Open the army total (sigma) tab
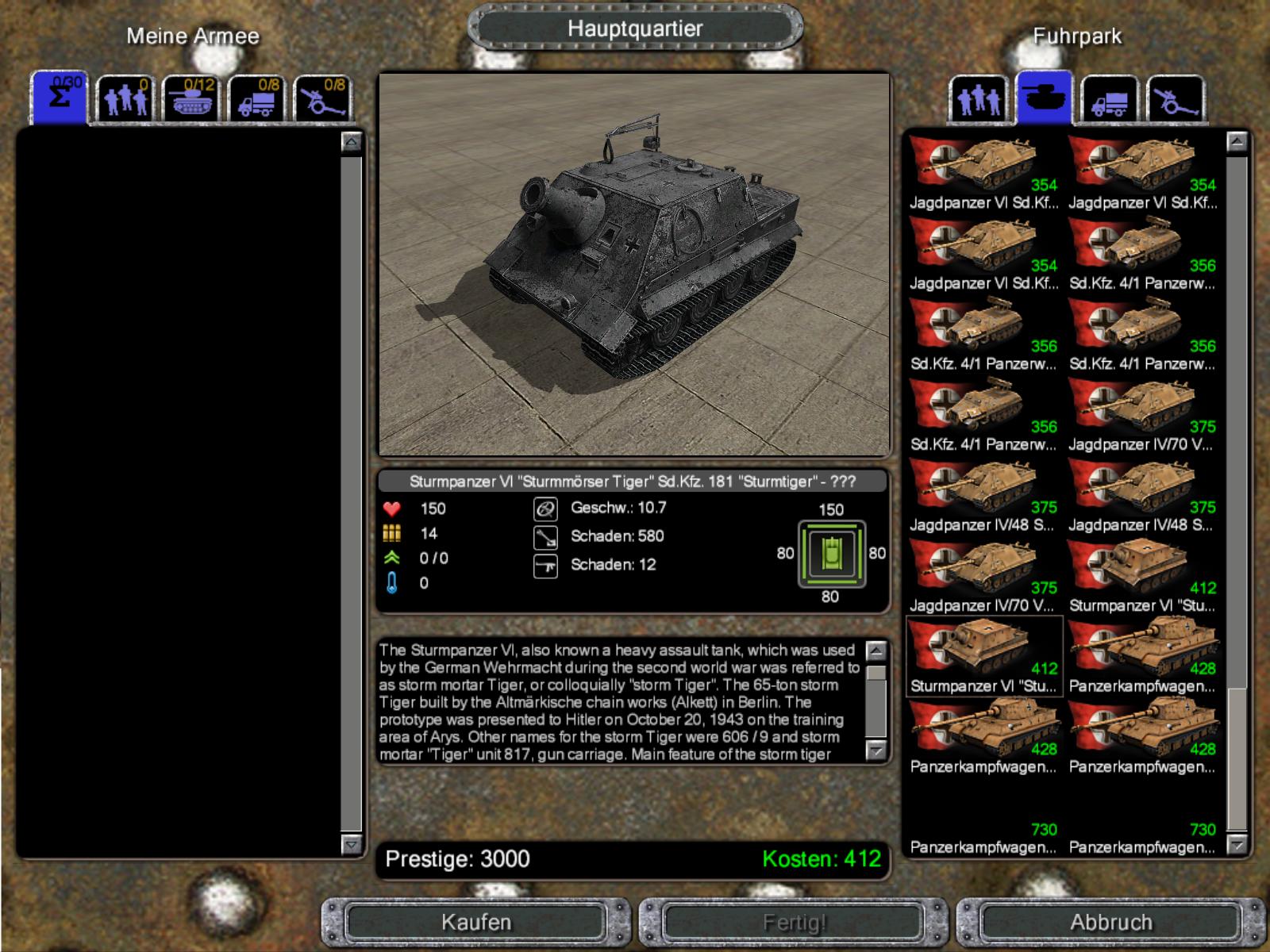 pos(59,99)
